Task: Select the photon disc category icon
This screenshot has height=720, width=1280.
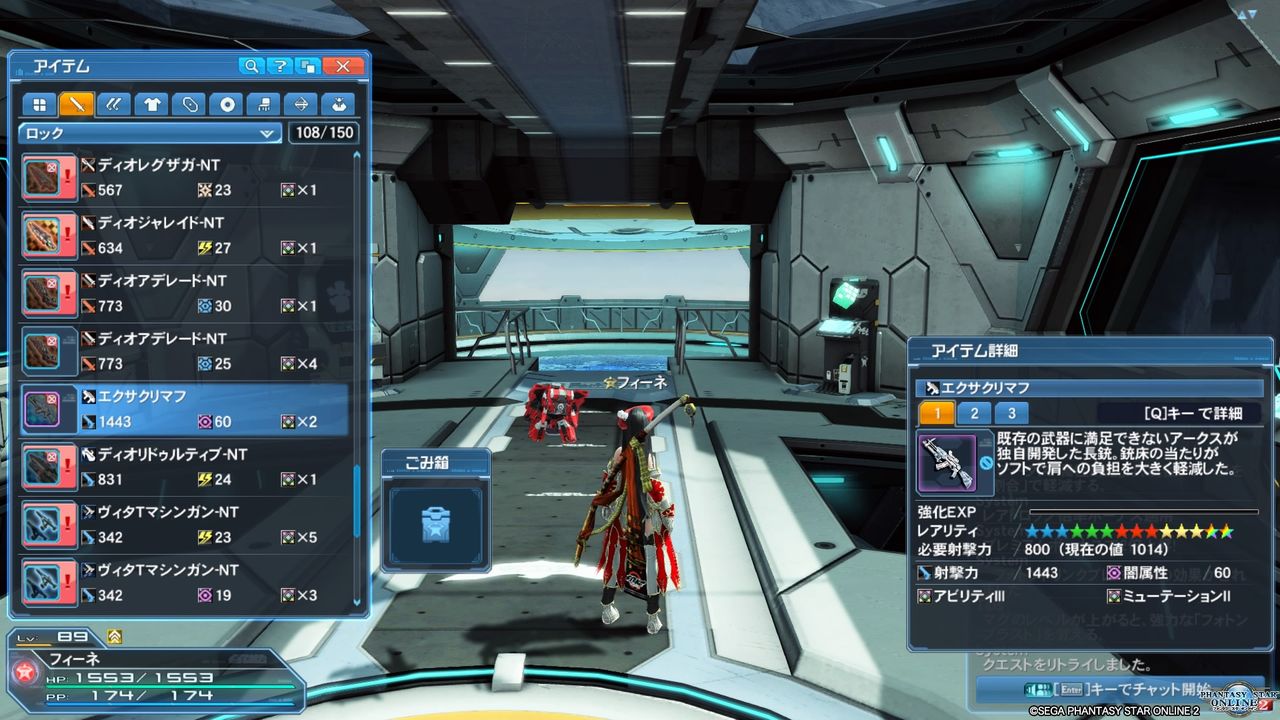Action: (x=228, y=103)
